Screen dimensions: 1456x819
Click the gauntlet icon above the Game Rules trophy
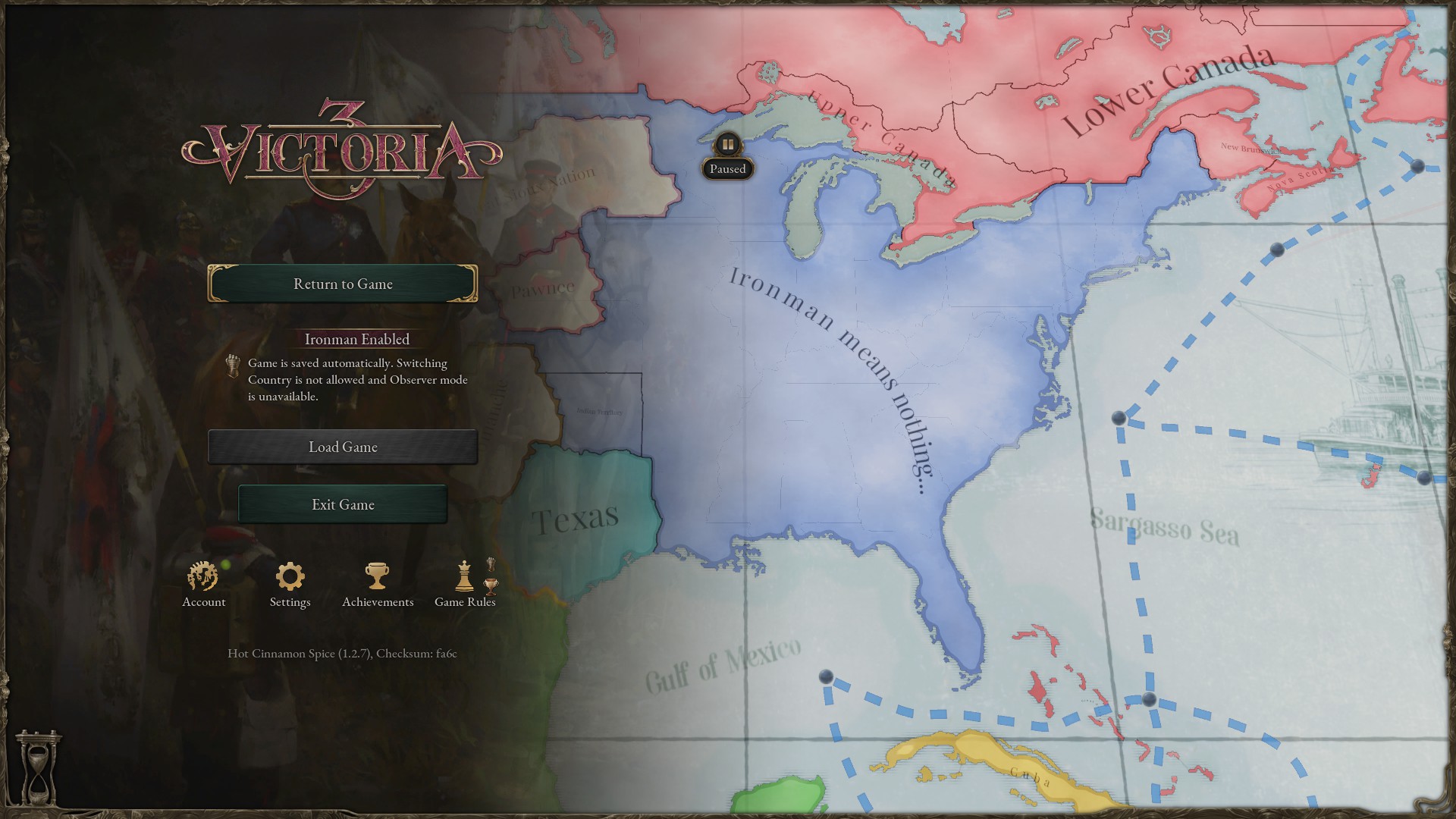(491, 564)
